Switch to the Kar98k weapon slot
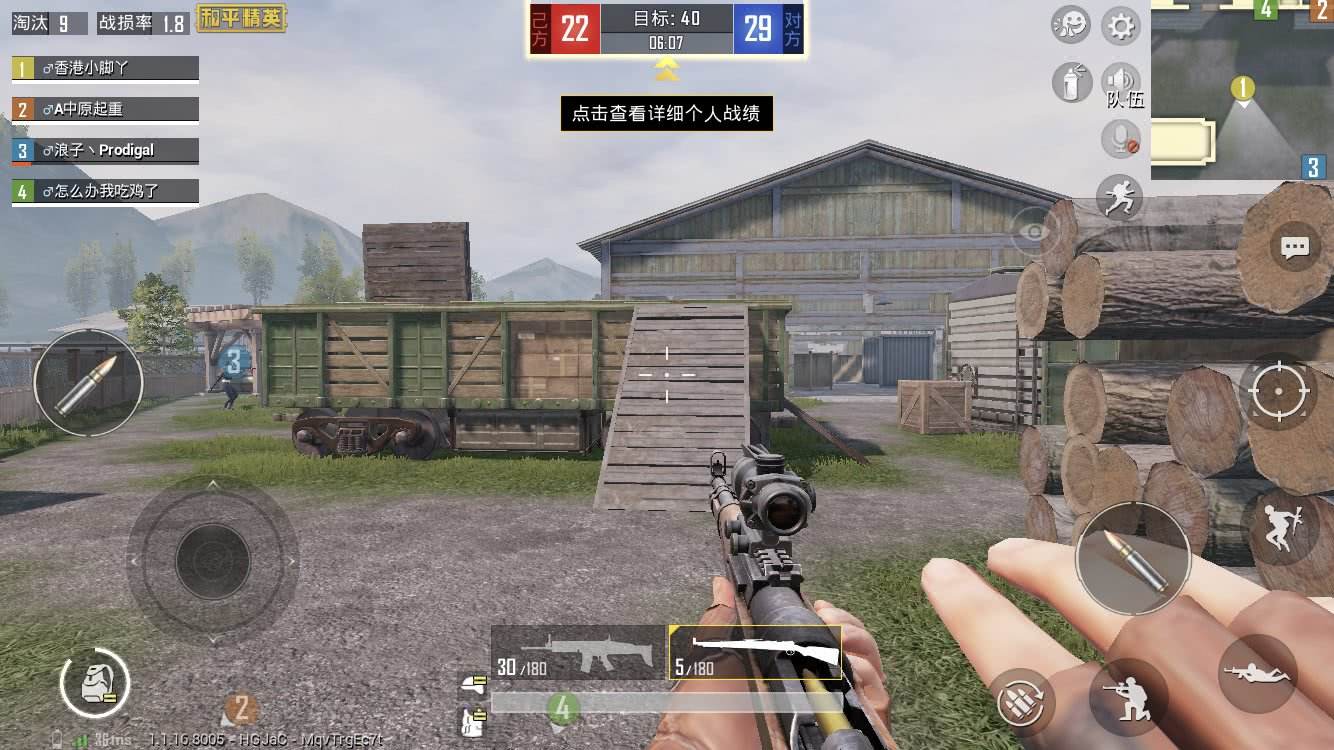Screen dimensions: 1334x750 point(755,653)
